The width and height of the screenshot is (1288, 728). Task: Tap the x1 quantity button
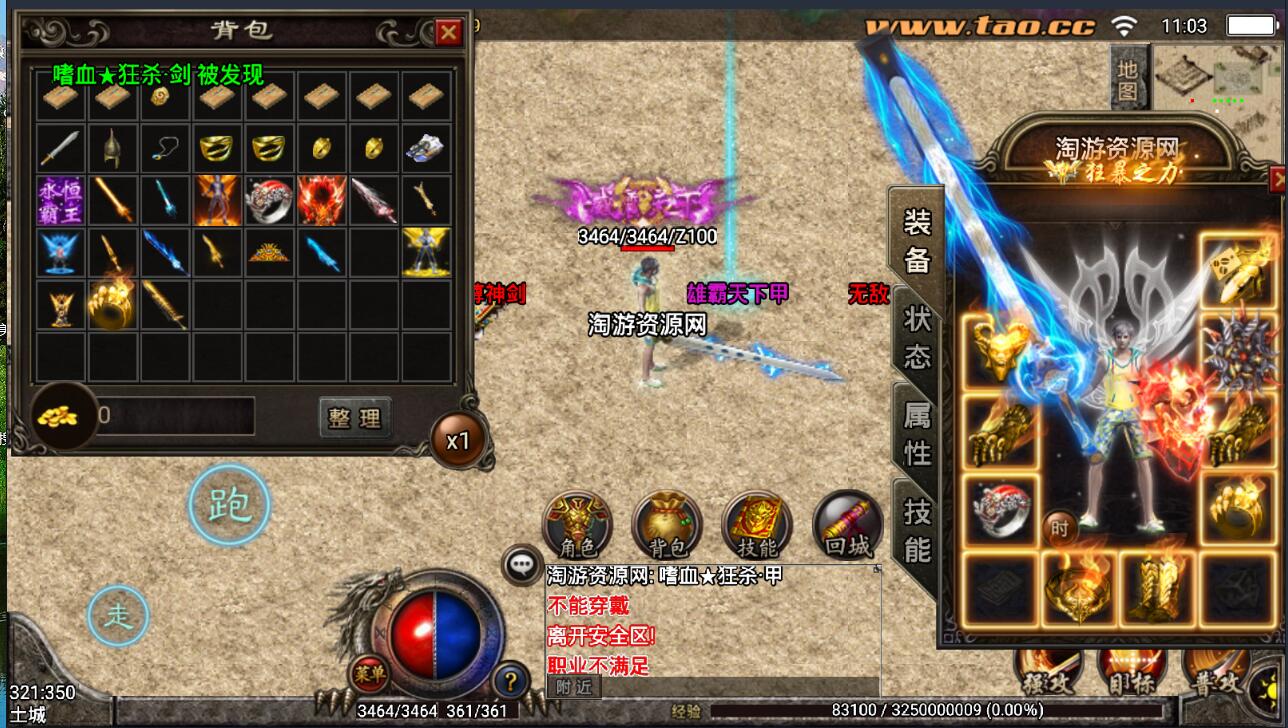[x=458, y=440]
